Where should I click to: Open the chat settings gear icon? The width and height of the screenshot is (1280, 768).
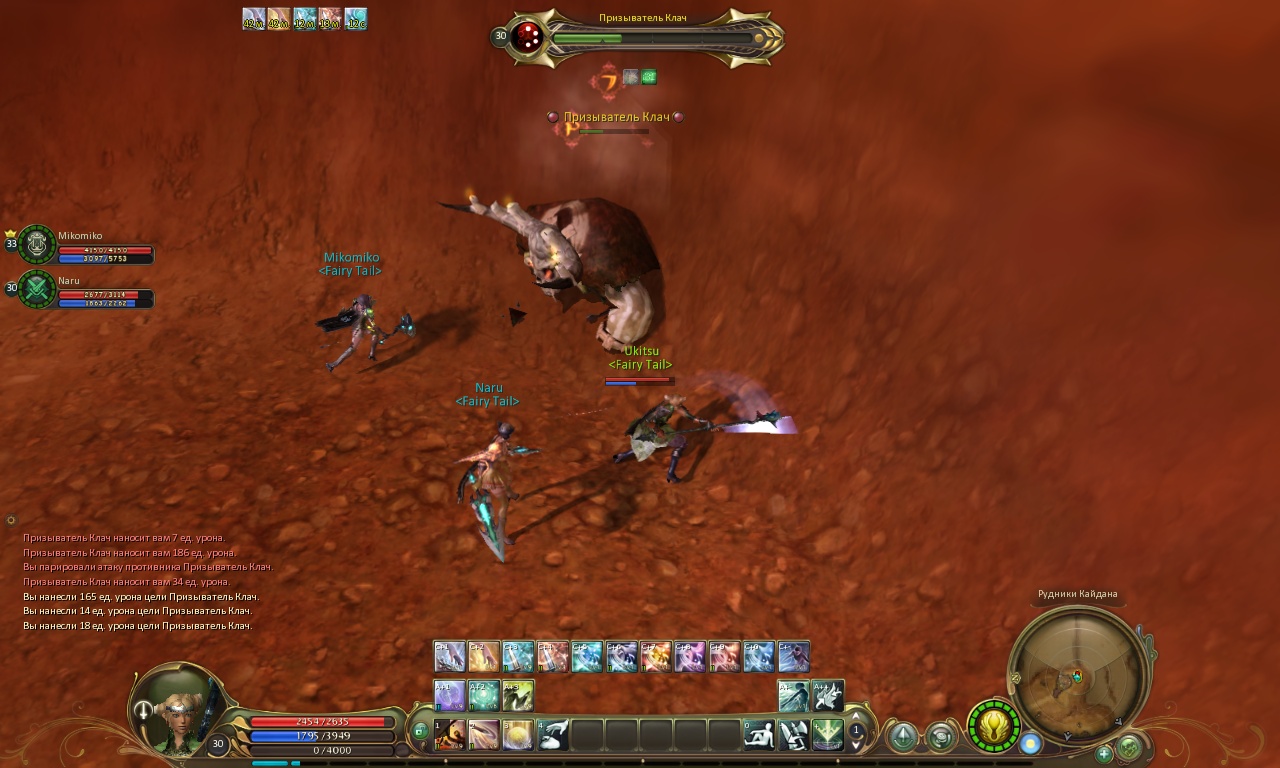click(x=11, y=520)
